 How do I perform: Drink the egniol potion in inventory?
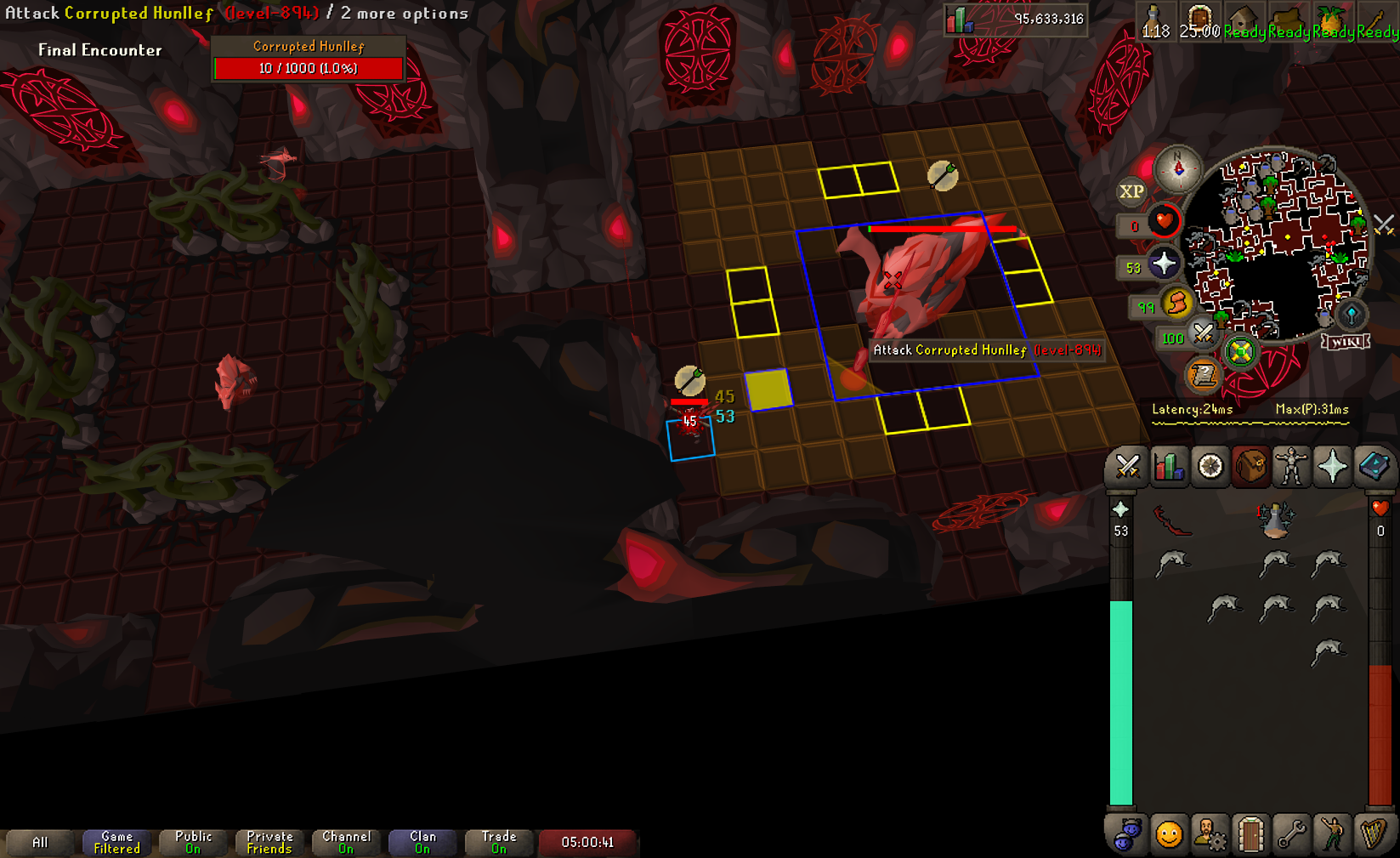pos(1275,520)
